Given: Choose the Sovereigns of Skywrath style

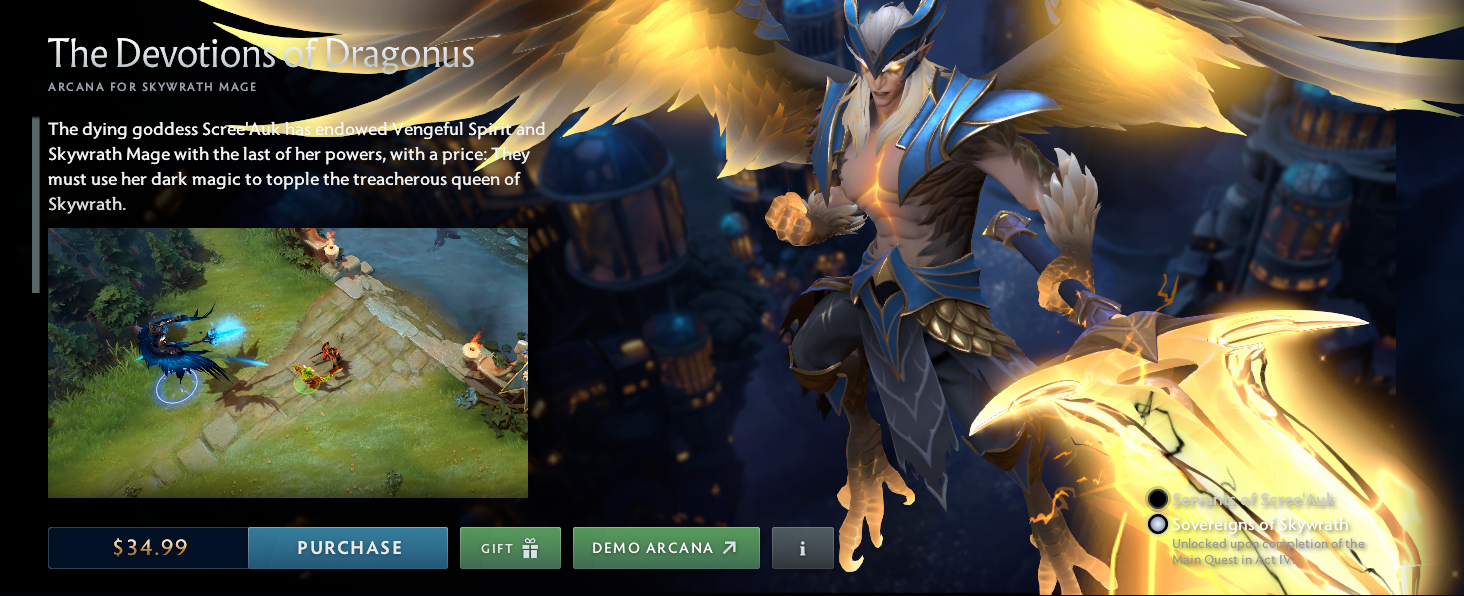Looking at the screenshot, I should click(1158, 524).
